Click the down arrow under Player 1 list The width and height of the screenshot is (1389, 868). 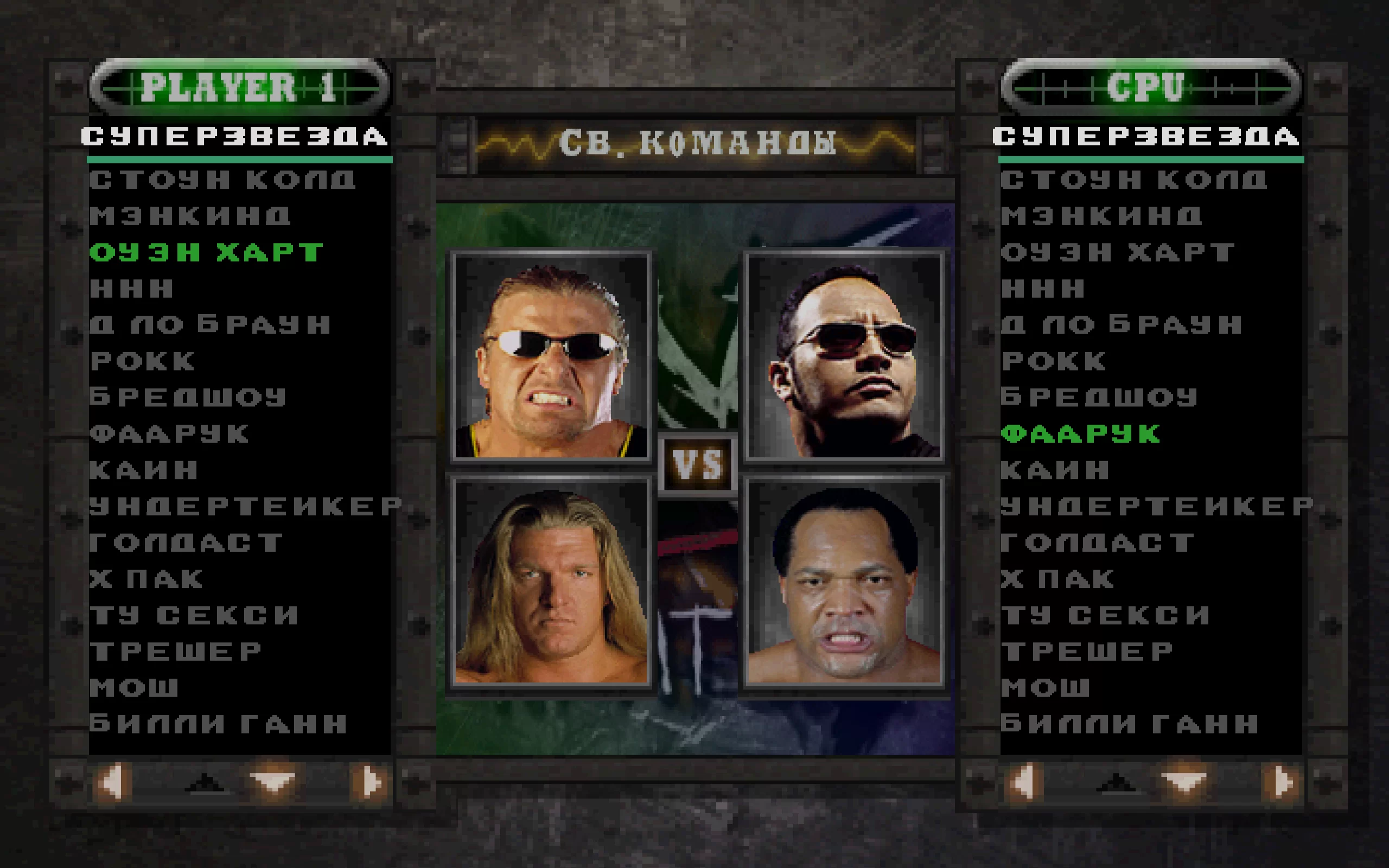[x=272, y=782]
